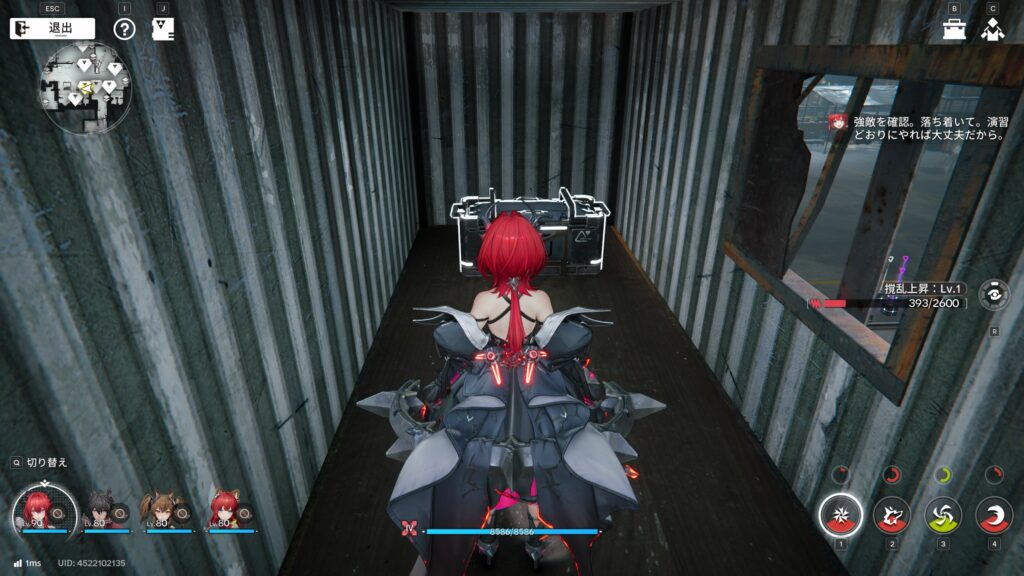
Task: Open the mission list icon beside help
Action: coord(163,28)
